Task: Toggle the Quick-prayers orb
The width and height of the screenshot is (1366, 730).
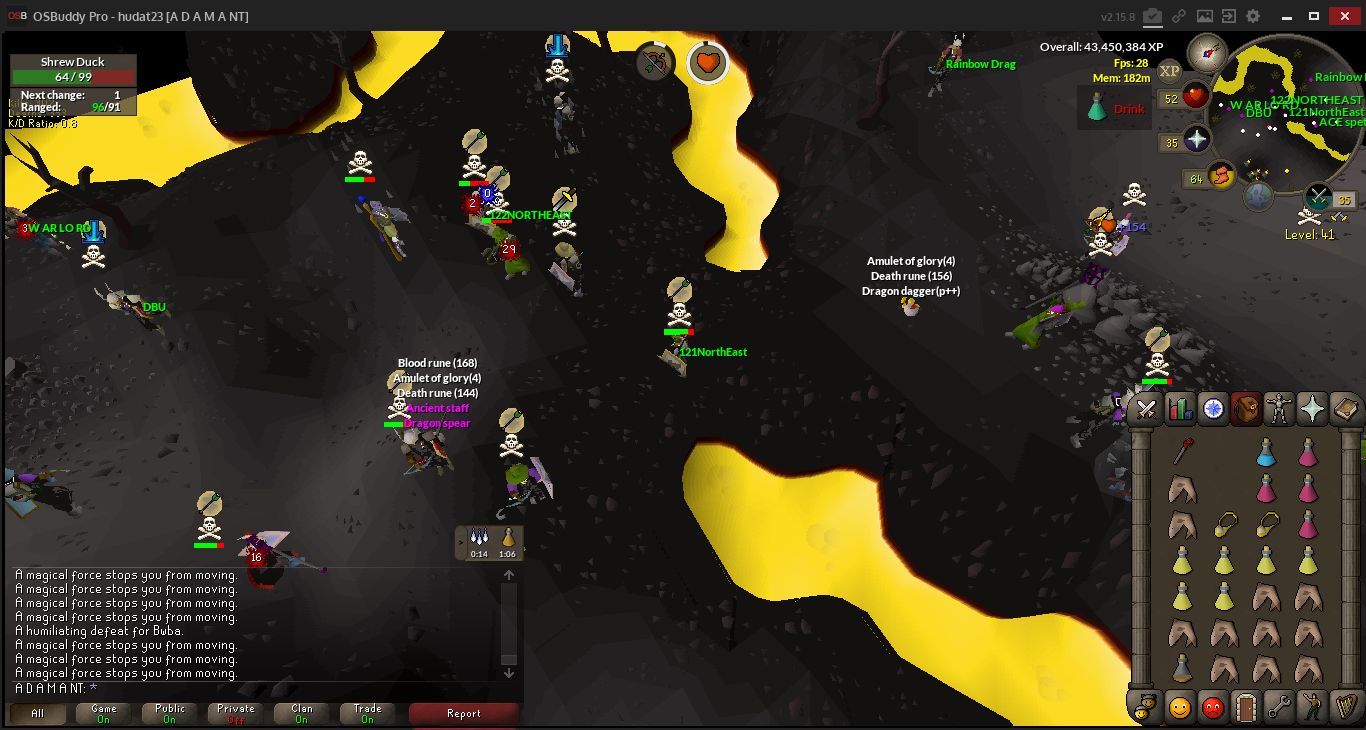Action: (x=1198, y=139)
